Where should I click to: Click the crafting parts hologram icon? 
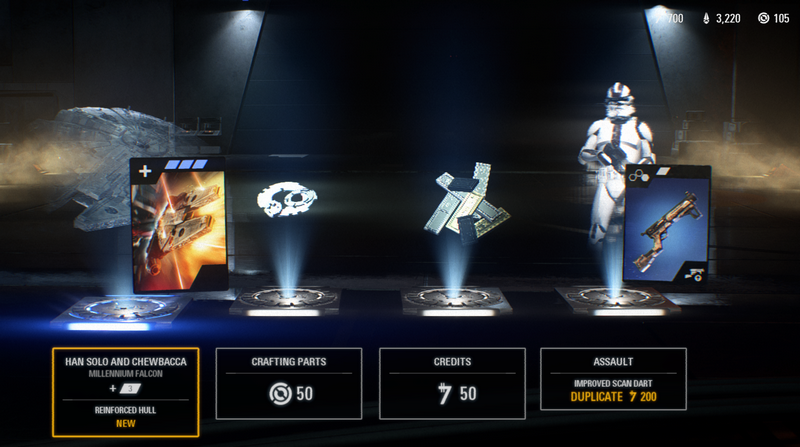click(x=289, y=200)
